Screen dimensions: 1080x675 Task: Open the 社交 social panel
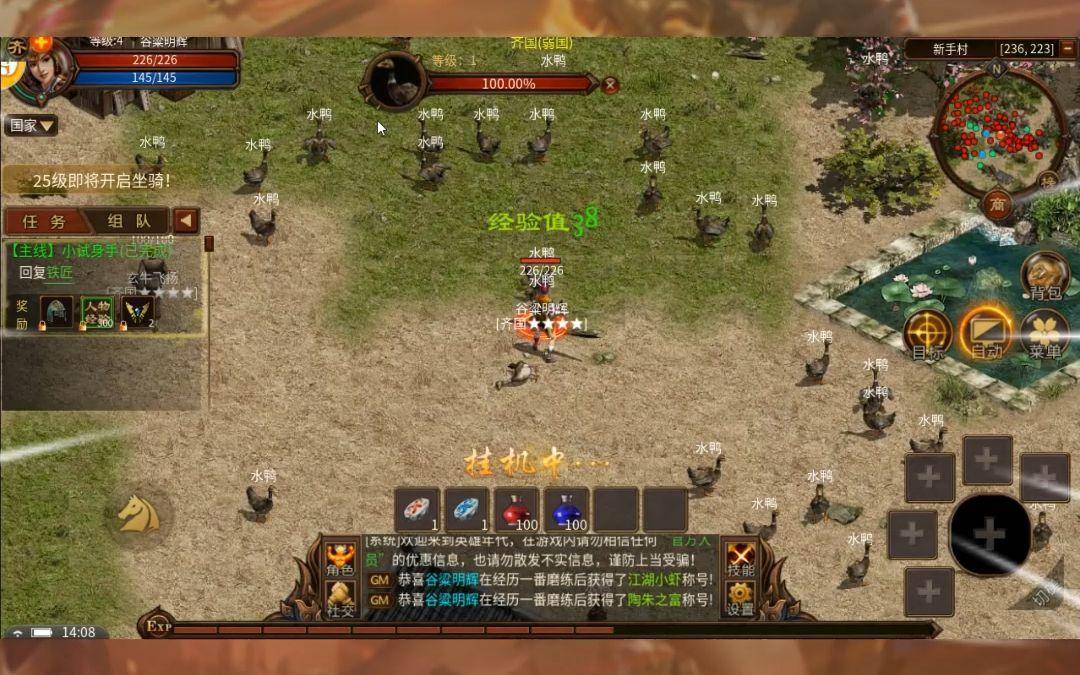pyautogui.click(x=340, y=600)
